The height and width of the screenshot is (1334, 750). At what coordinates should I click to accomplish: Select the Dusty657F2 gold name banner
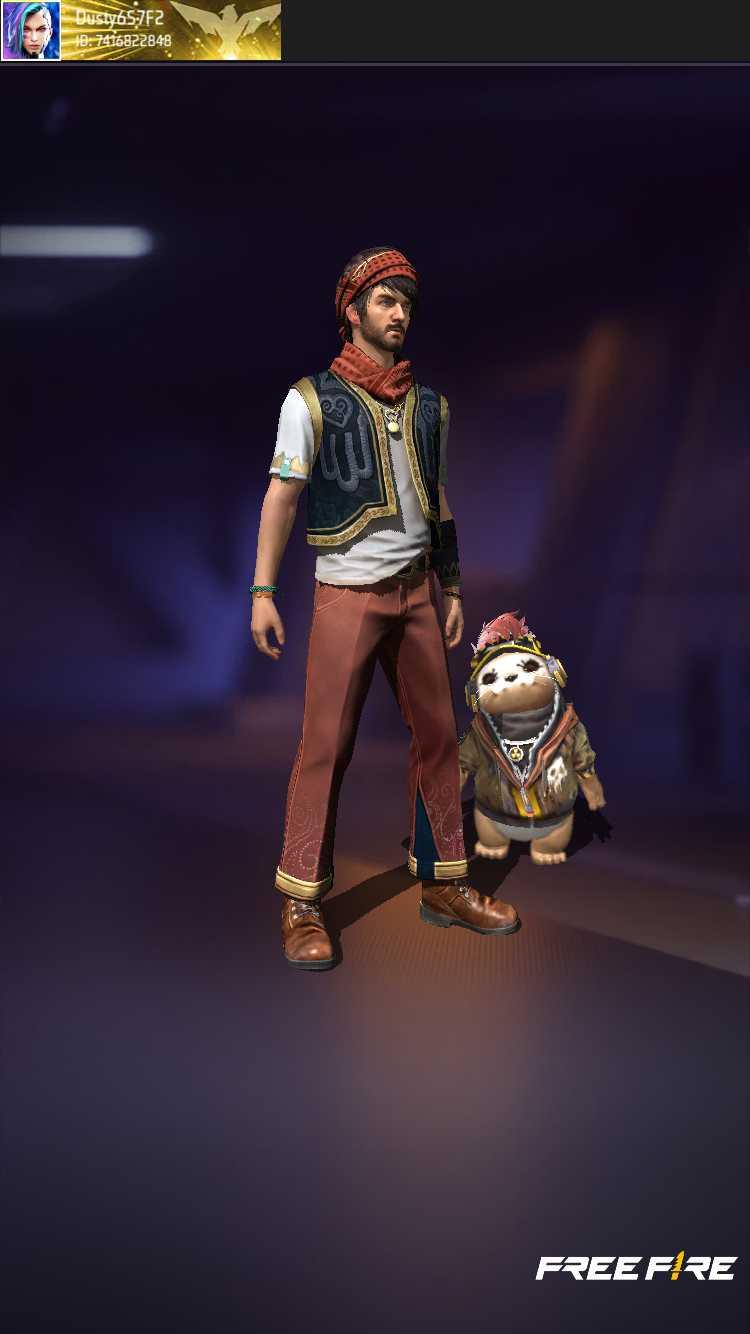[170, 30]
